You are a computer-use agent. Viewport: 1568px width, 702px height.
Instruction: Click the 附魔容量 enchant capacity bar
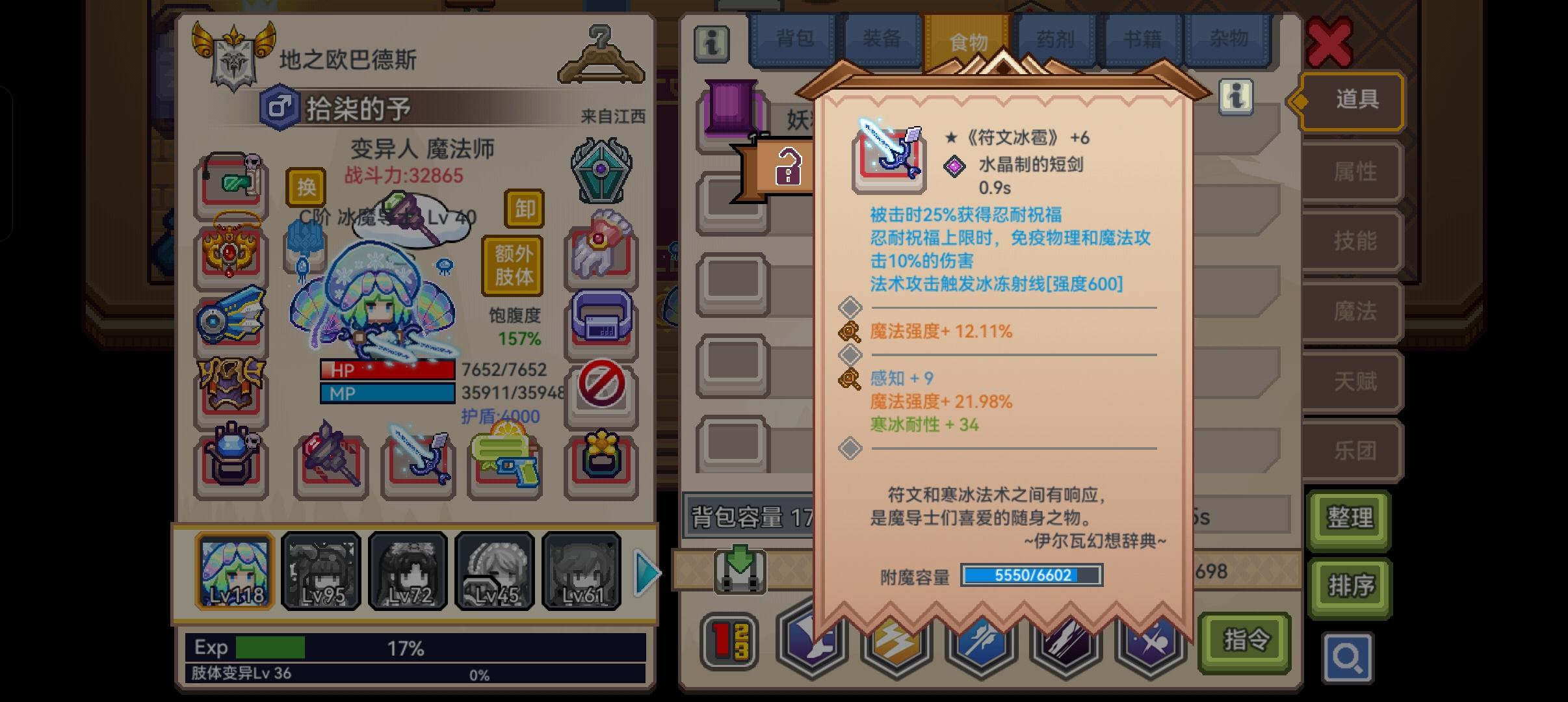pyautogui.click(x=1032, y=576)
